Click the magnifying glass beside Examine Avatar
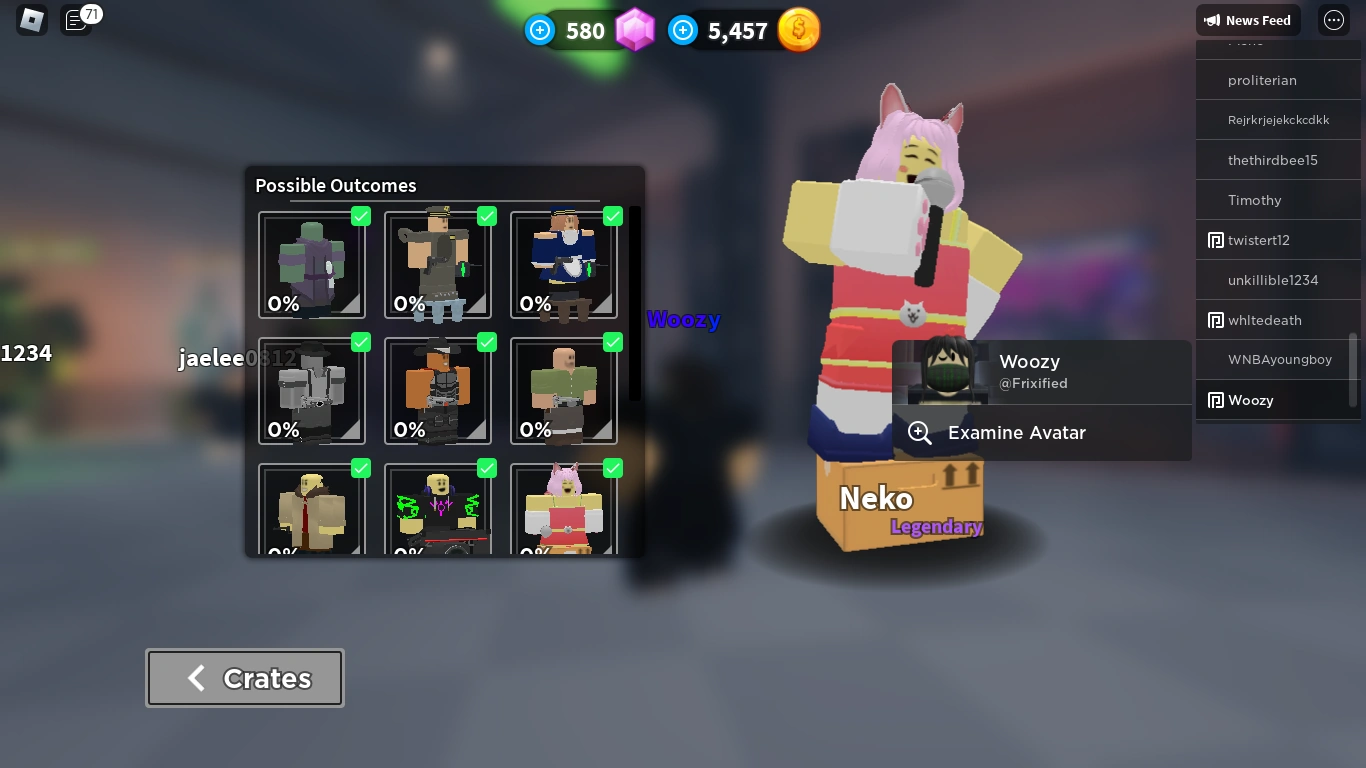The width and height of the screenshot is (1366, 768). point(919,433)
